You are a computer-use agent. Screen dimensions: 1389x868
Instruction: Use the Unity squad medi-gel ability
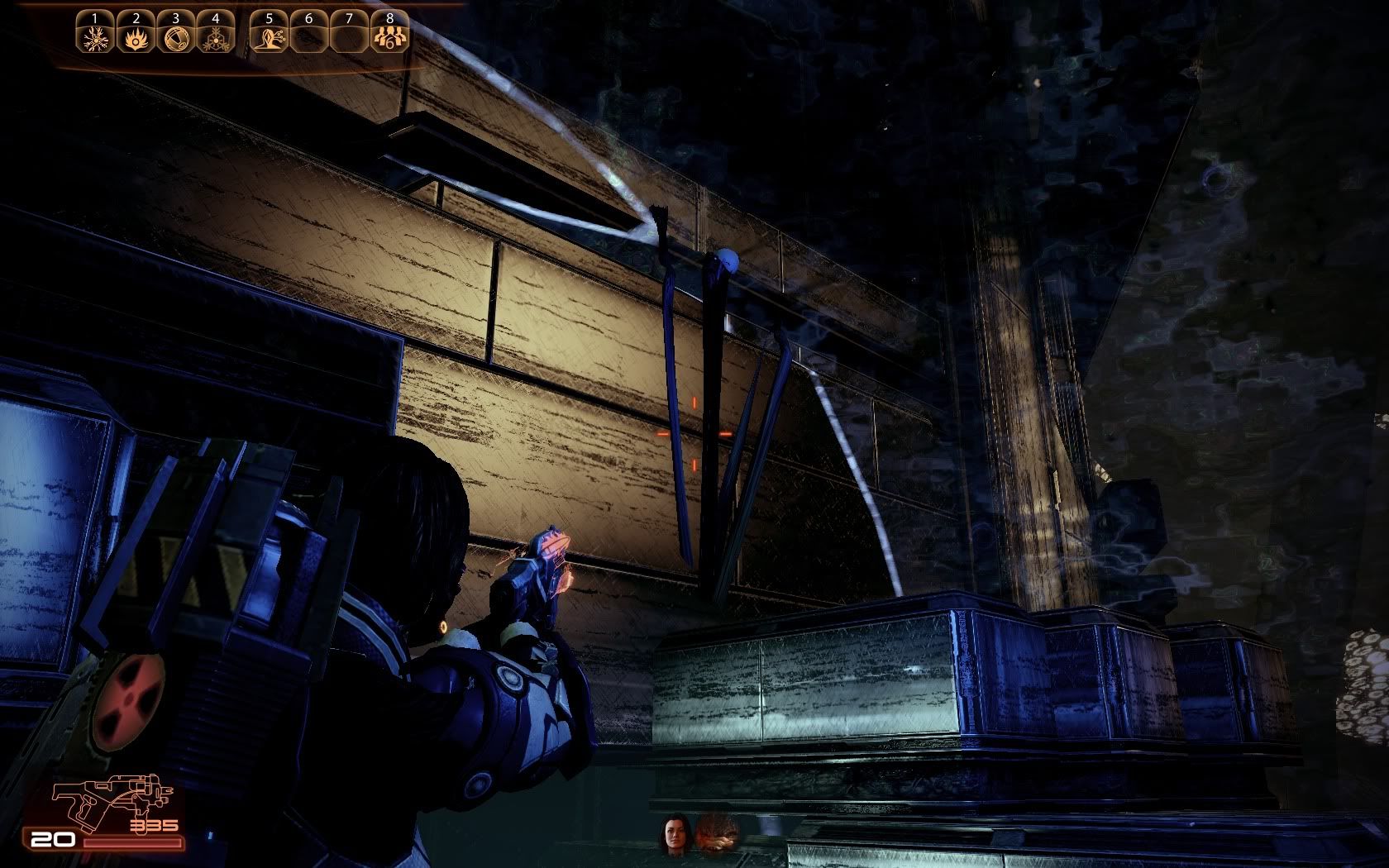pyautogui.click(x=389, y=38)
